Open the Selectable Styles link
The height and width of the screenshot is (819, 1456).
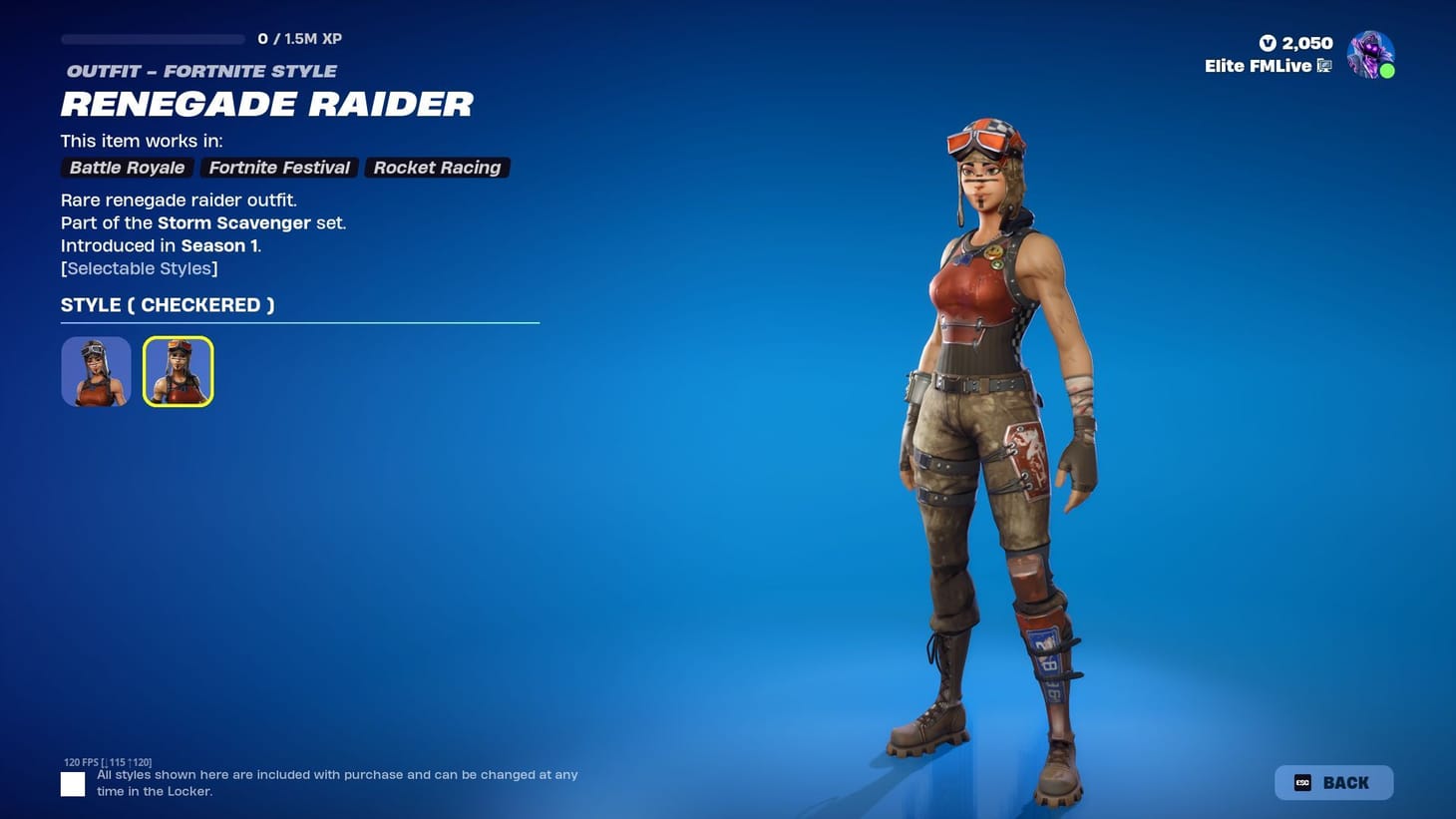(139, 268)
